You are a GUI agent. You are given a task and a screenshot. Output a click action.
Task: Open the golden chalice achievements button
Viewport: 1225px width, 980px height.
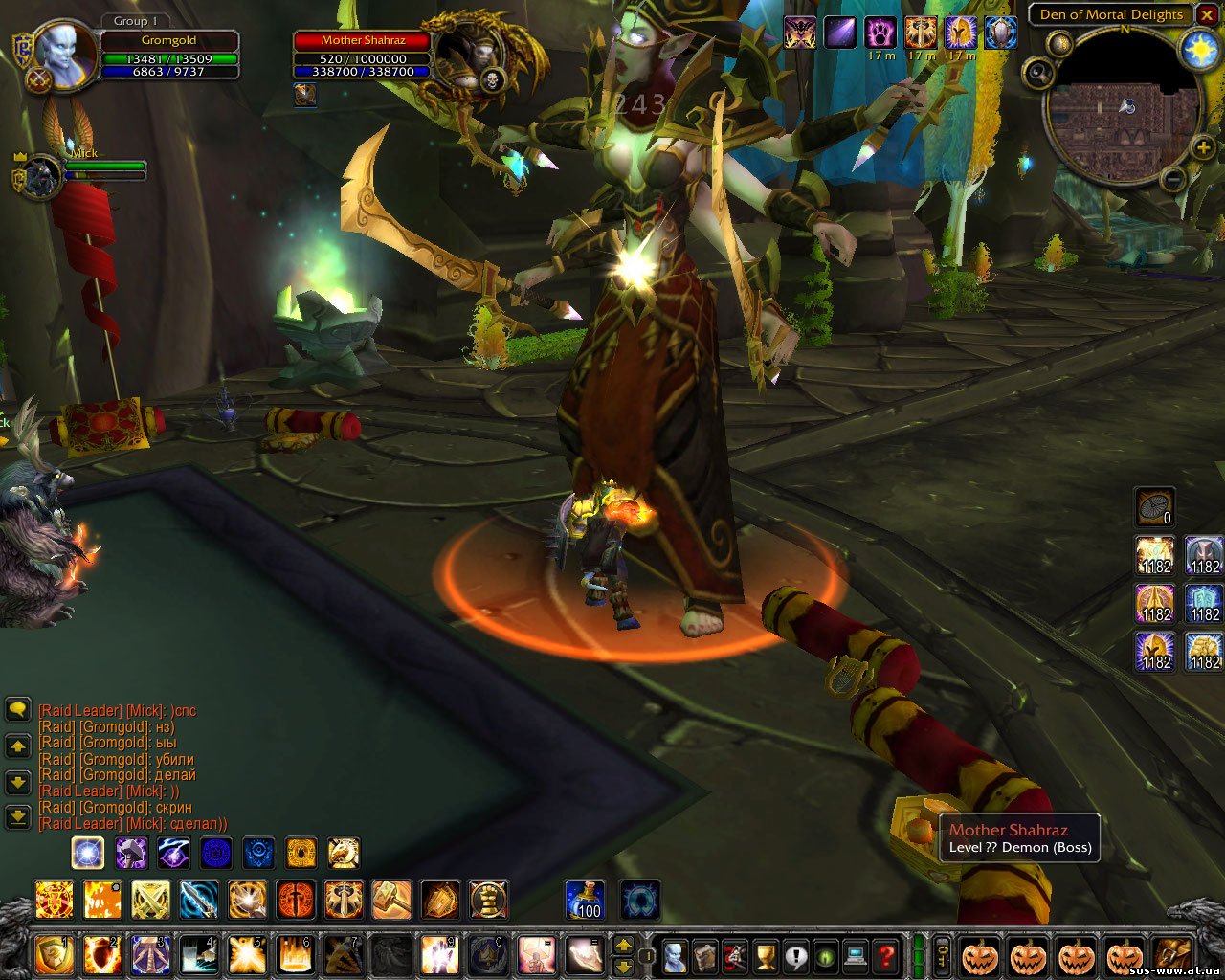click(766, 954)
